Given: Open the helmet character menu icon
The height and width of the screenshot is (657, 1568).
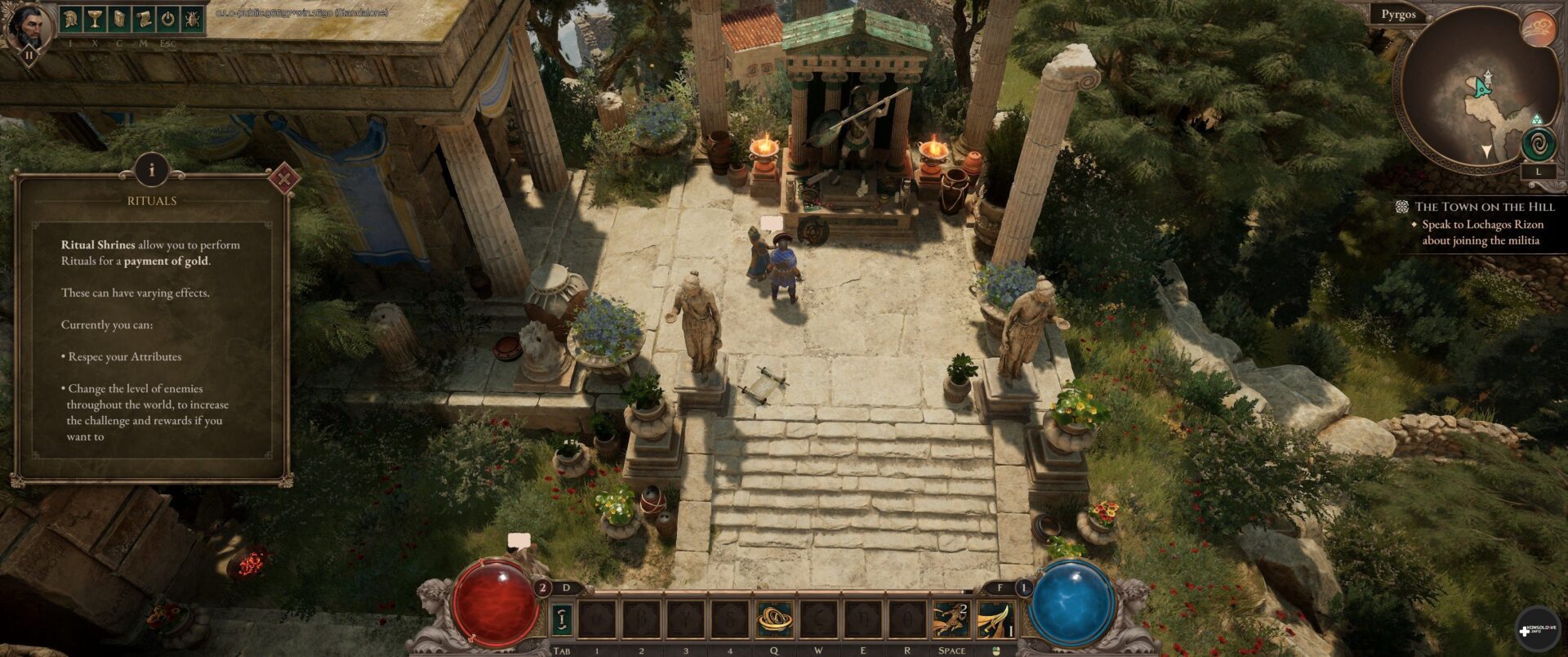Looking at the screenshot, I should pos(72,20).
